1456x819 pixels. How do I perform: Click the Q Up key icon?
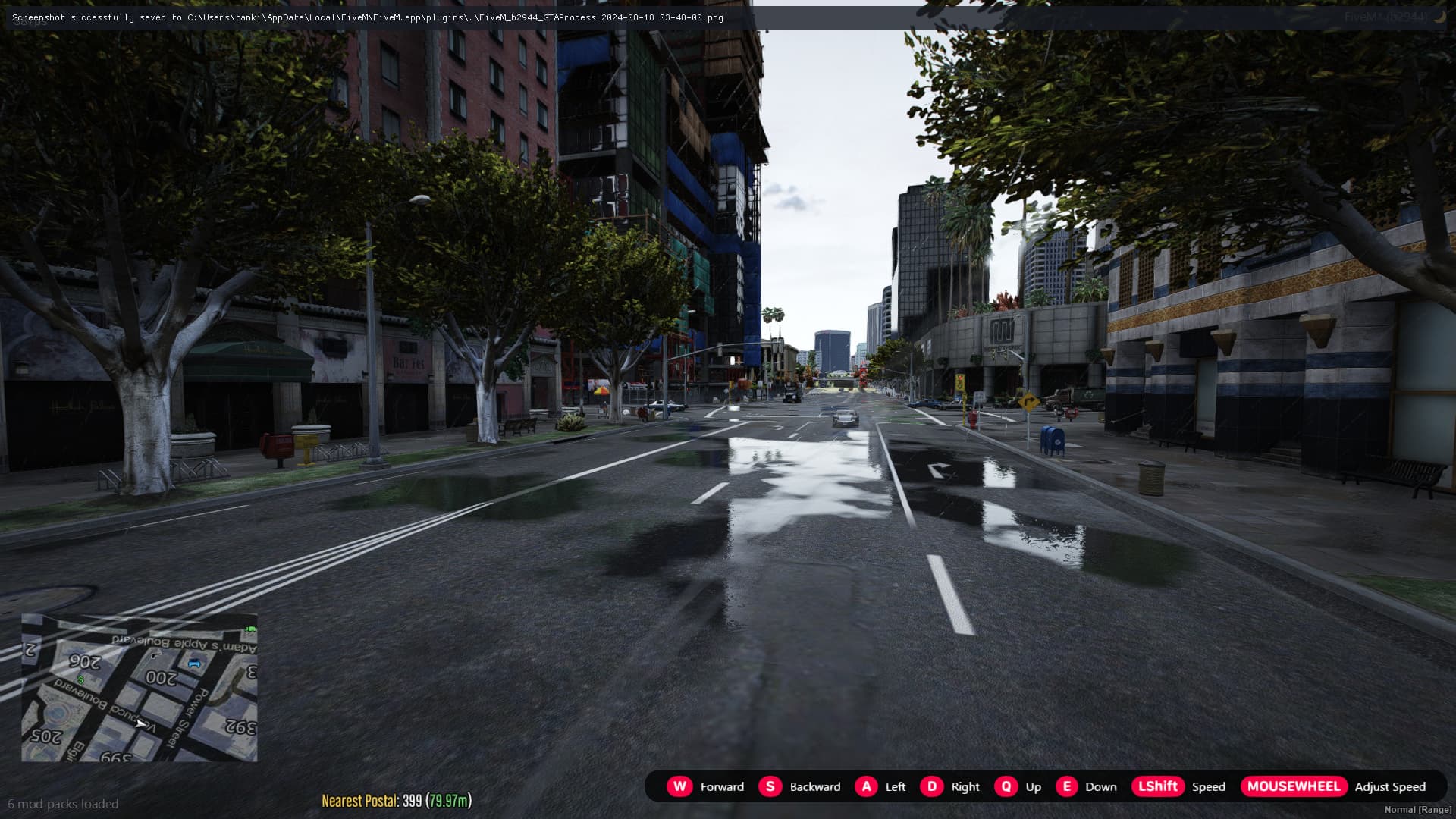[x=1006, y=786]
